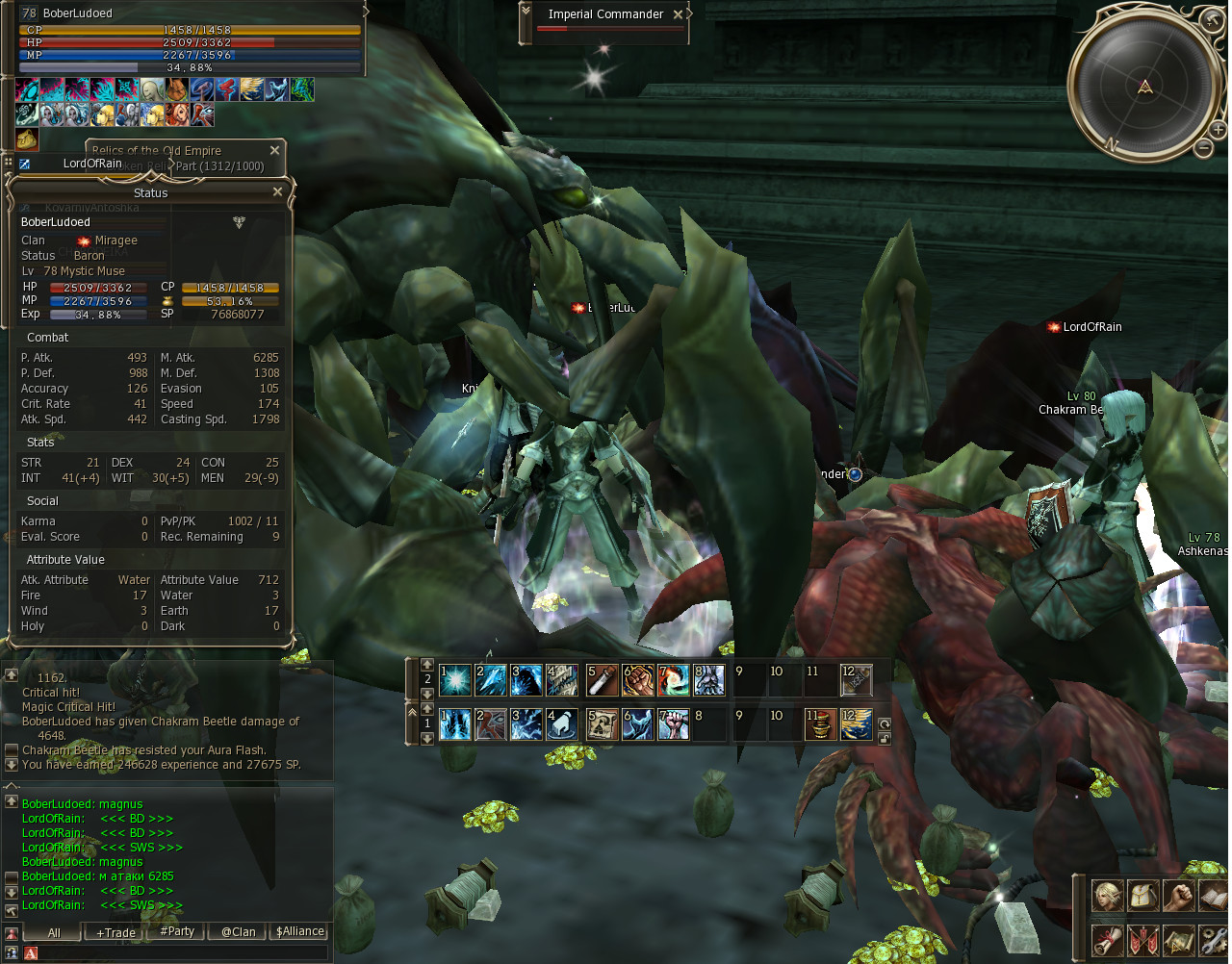This screenshot has width=1232, height=964.
Task: Switch to the #Party chat tab
Action: coord(177,931)
